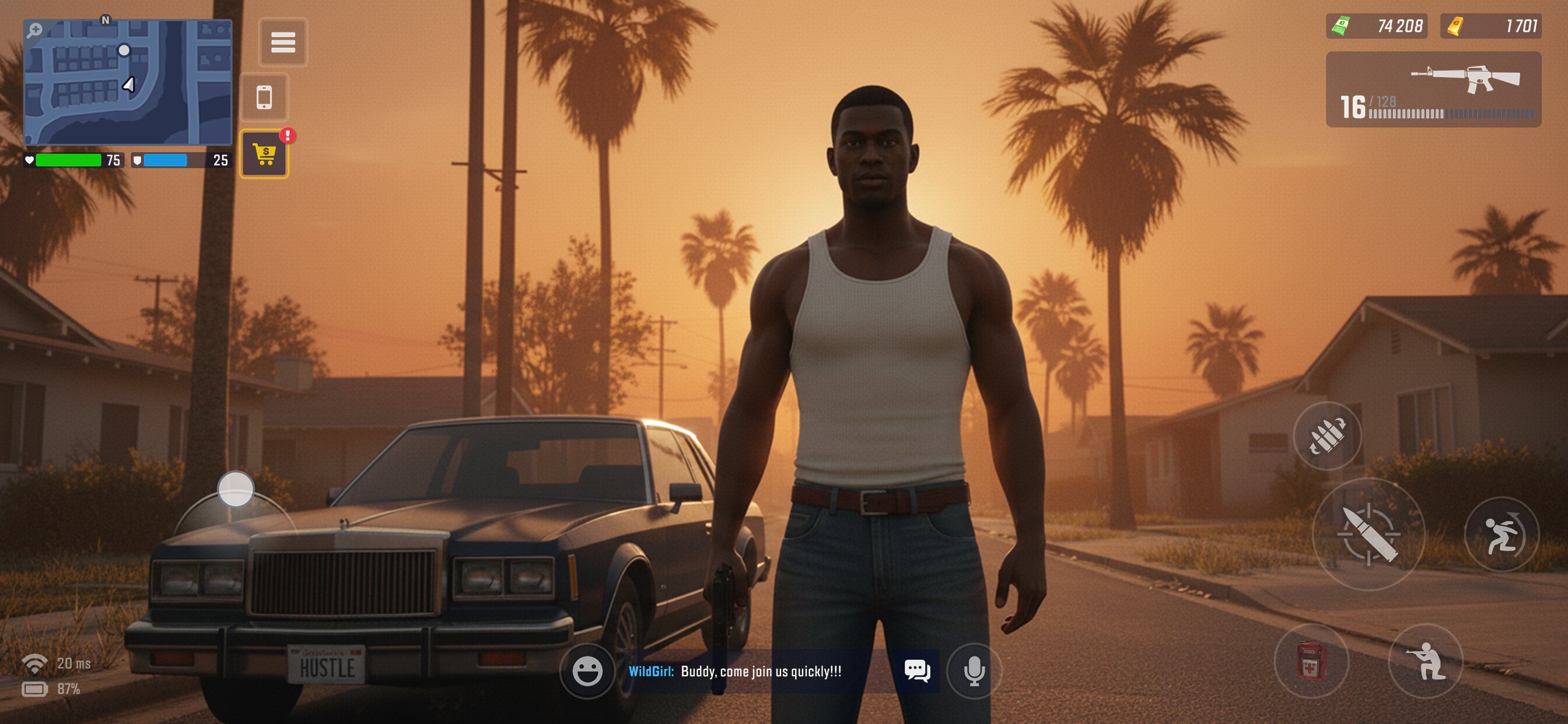Open the chat window speech bubbles
The width and height of the screenshot is (1568, 724).
(x=916, y=670)
